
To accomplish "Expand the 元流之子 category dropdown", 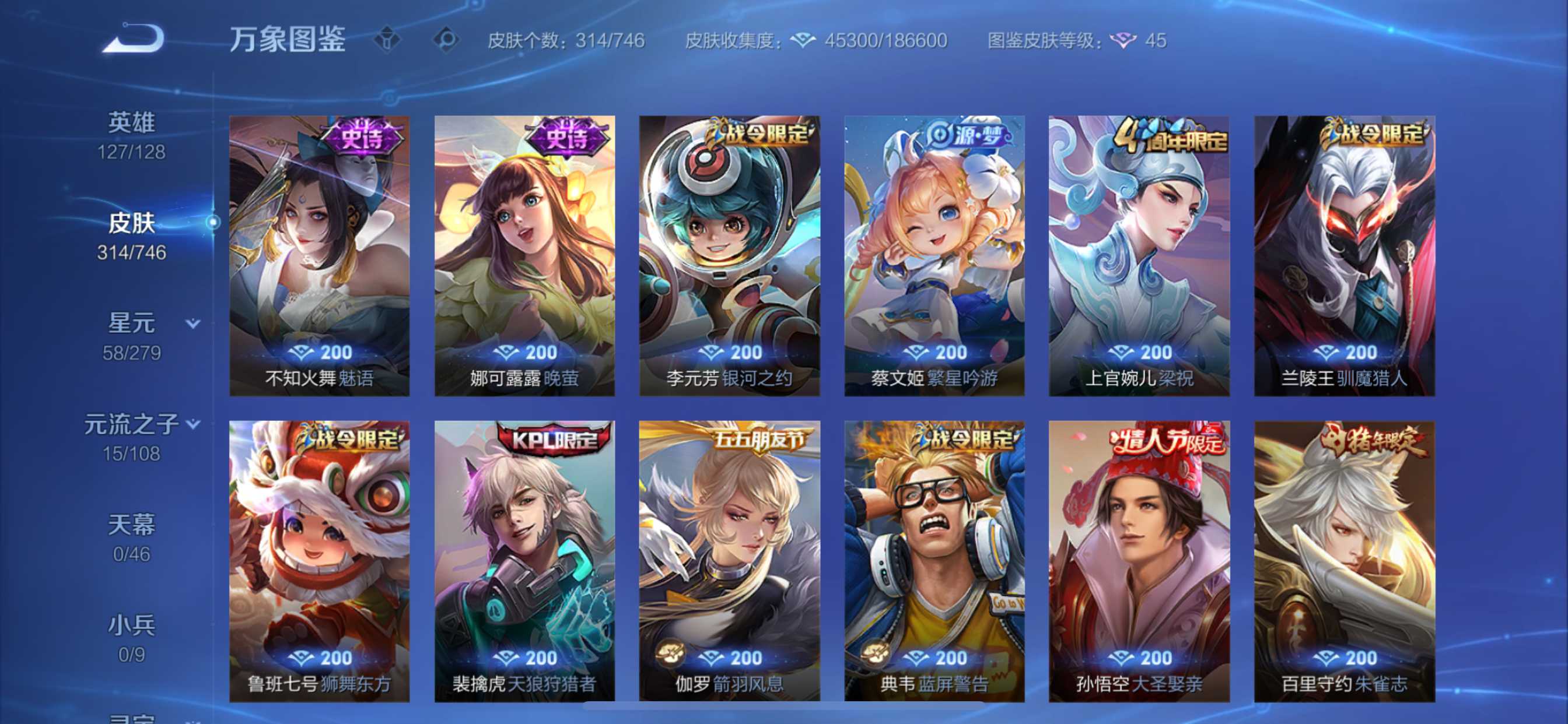I will [x=192, y=424].
